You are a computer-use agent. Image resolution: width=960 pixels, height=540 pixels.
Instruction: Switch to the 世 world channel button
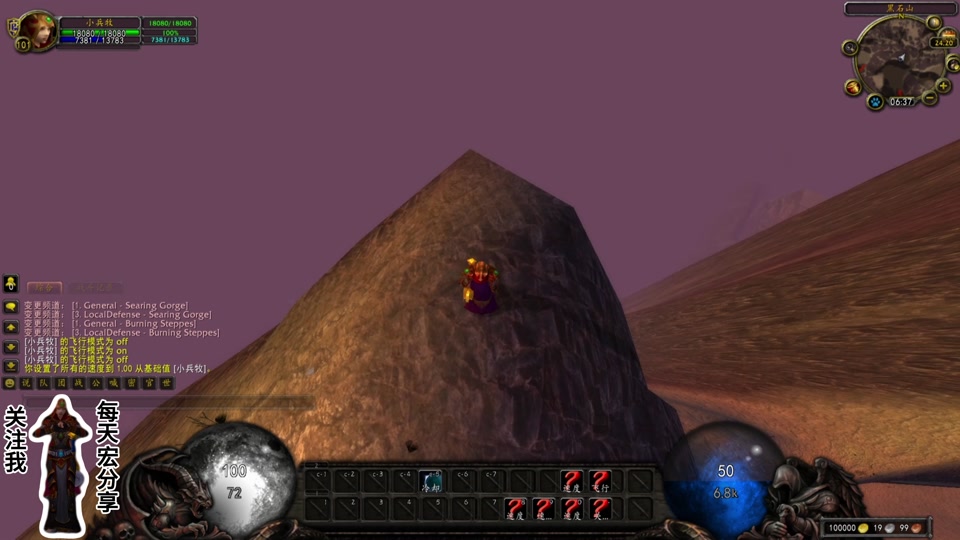[166, 383]
